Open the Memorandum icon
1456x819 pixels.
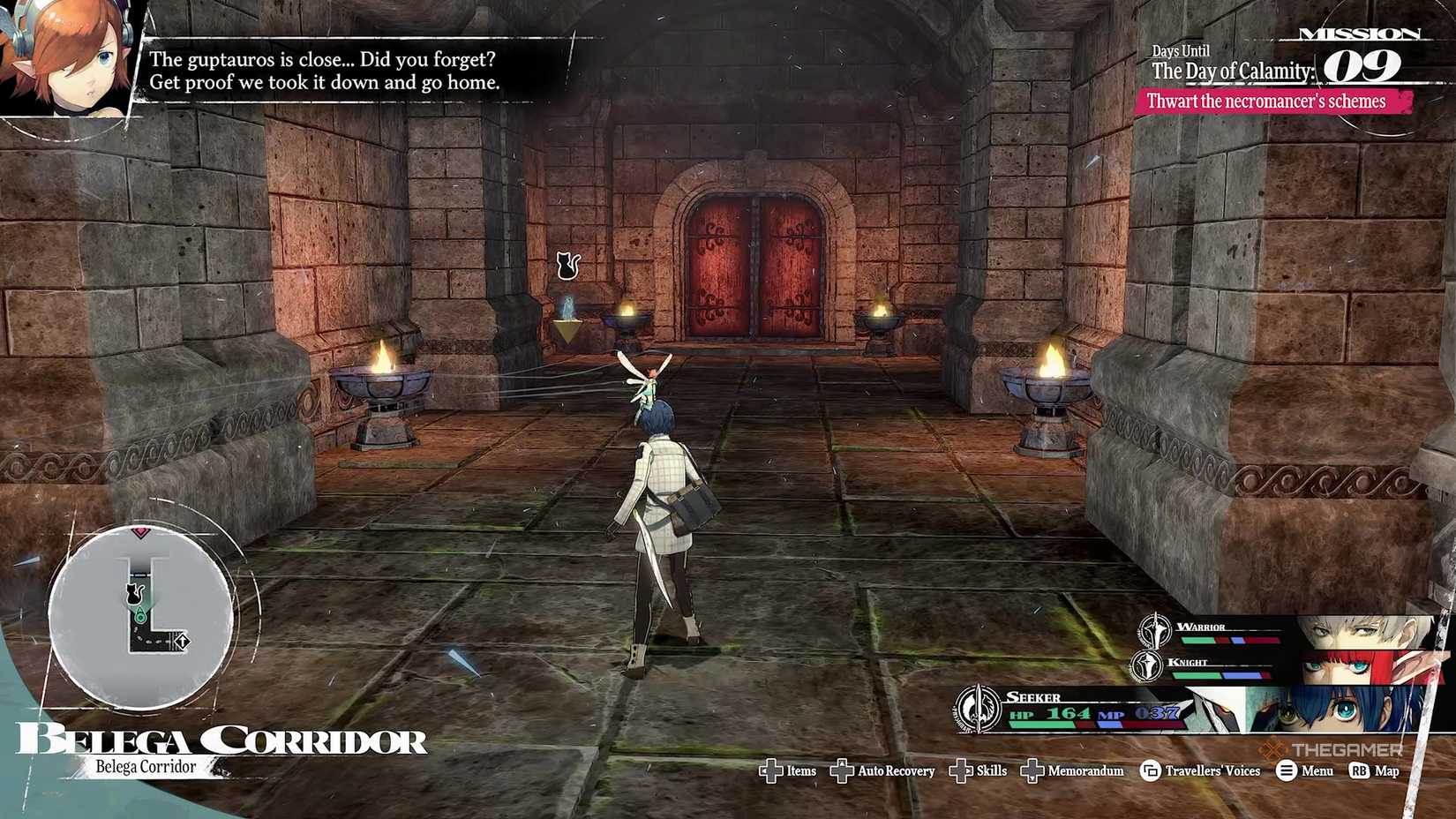[x=1032, y=771]
